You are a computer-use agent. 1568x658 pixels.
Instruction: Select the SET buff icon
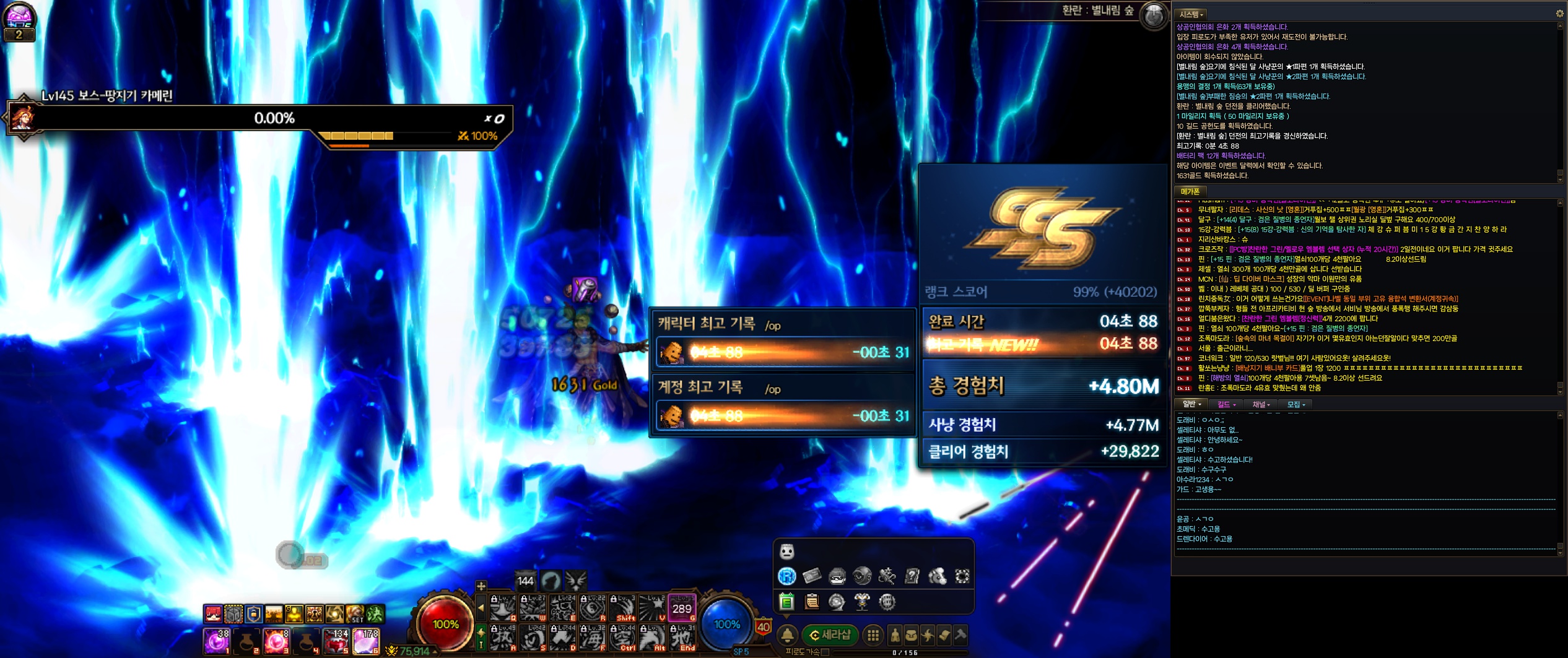355,614
